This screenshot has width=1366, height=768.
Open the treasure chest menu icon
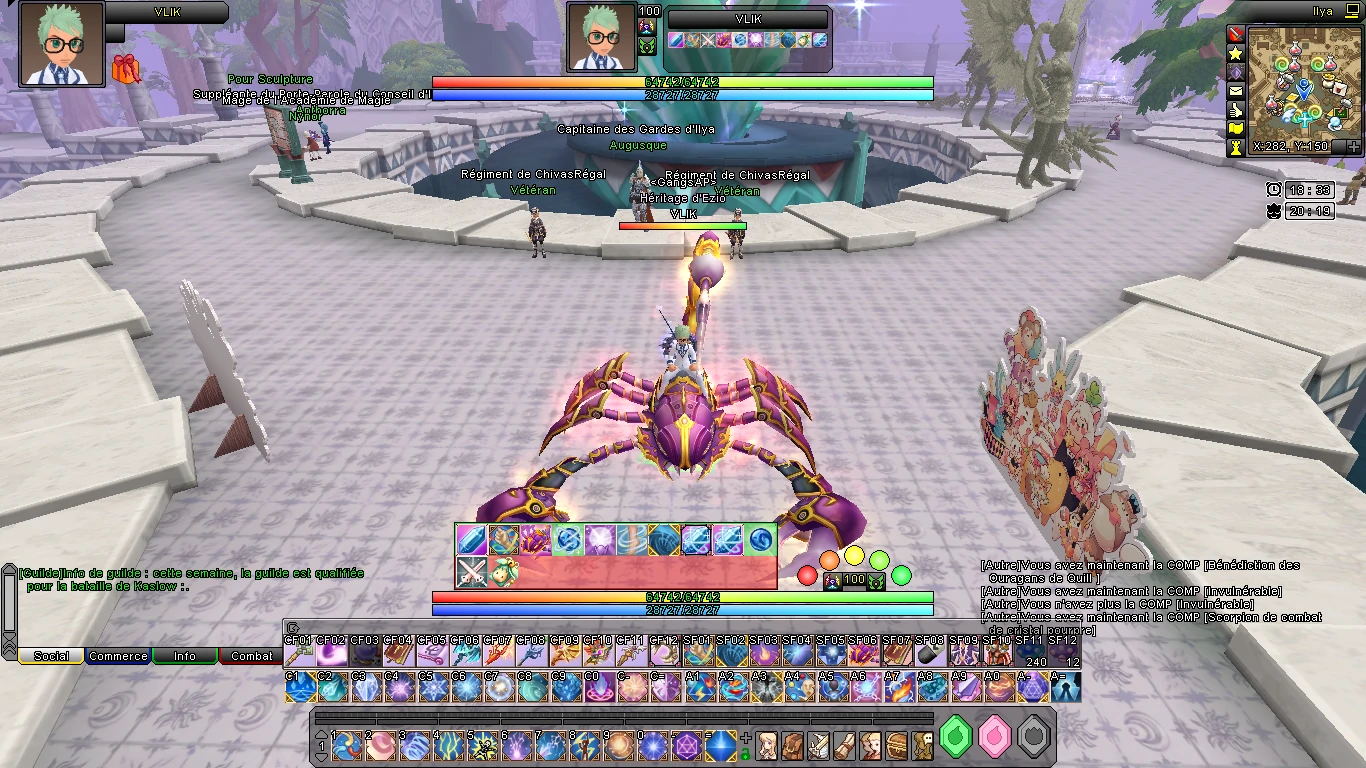pos(895,745)
